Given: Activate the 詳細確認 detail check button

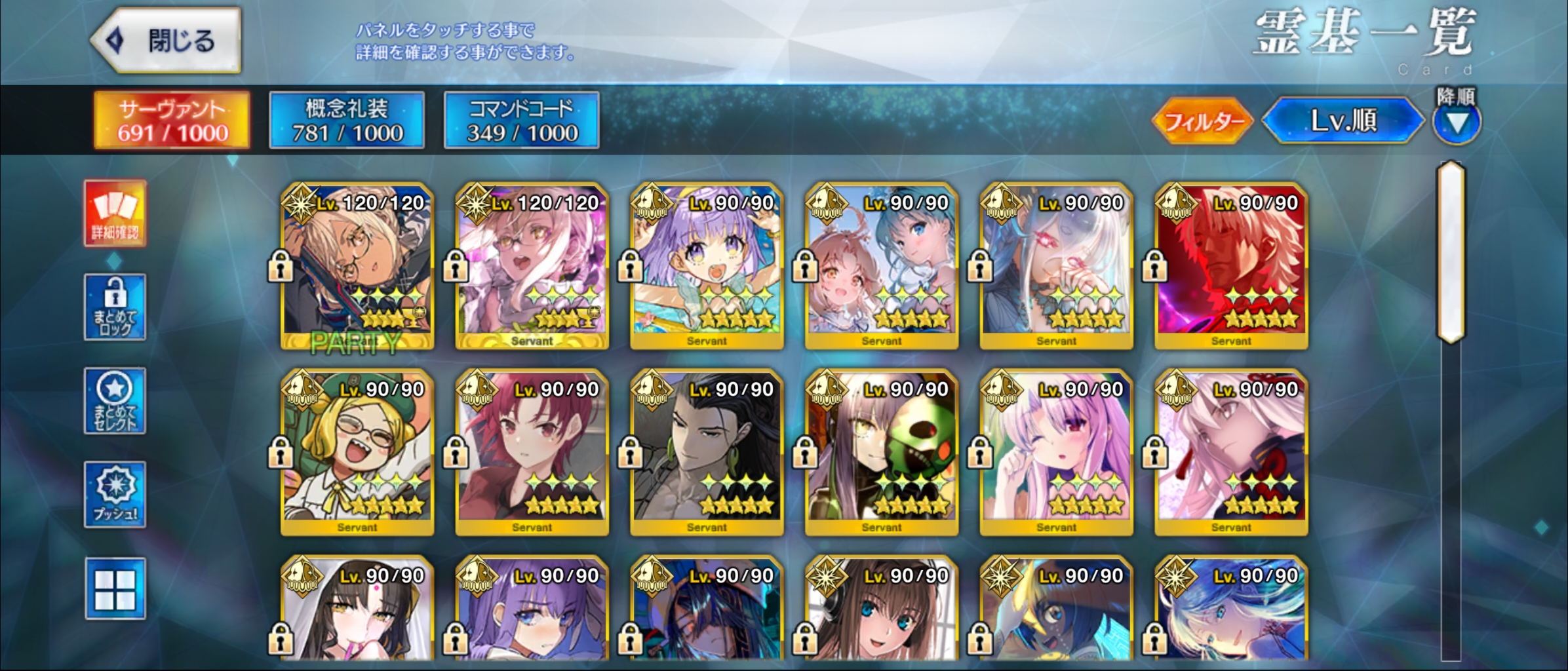Looking at the screenshot, I should pos(115,214).
